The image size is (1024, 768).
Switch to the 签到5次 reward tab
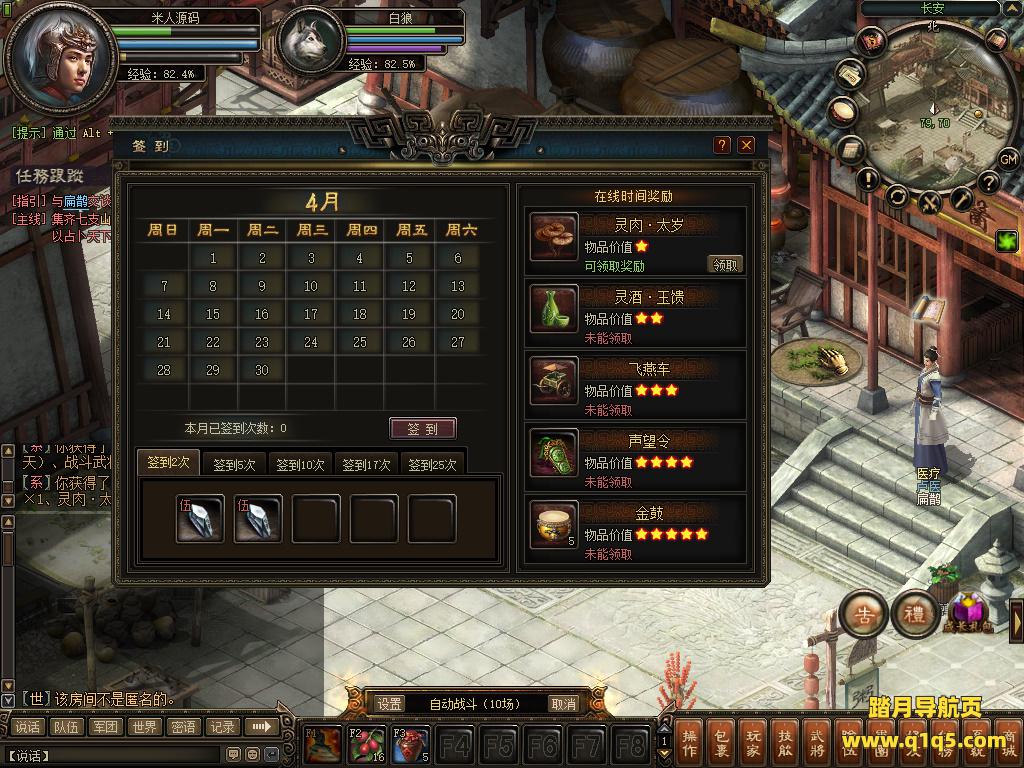[x=234, y=465]
